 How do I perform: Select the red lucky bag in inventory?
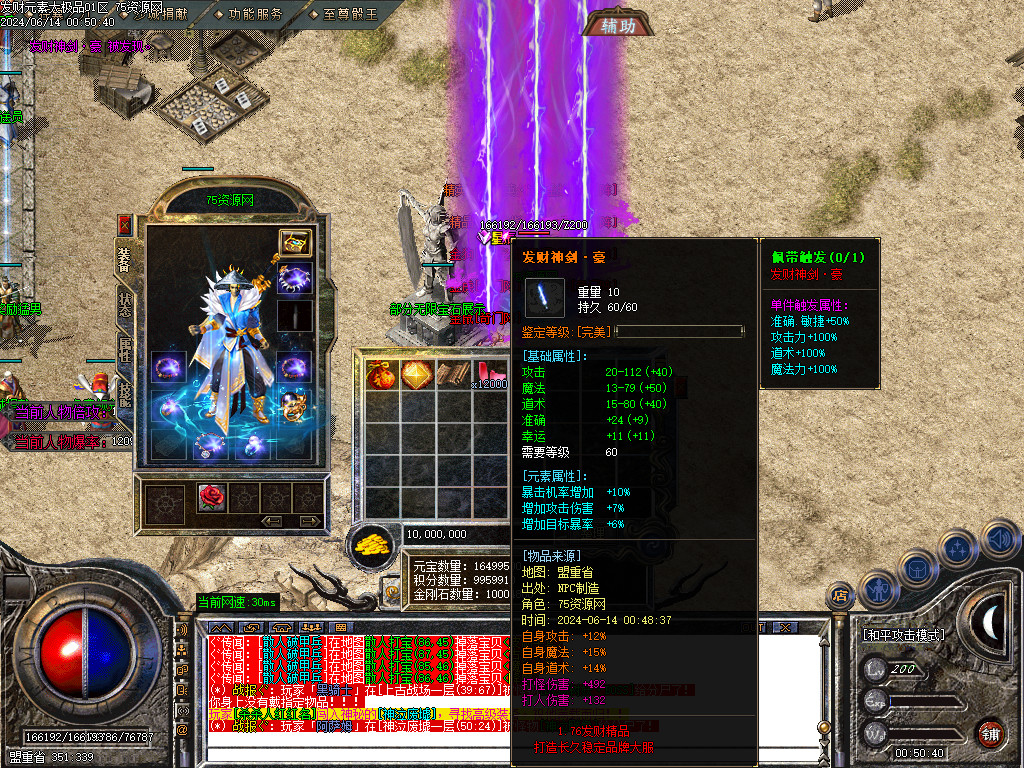381,374
